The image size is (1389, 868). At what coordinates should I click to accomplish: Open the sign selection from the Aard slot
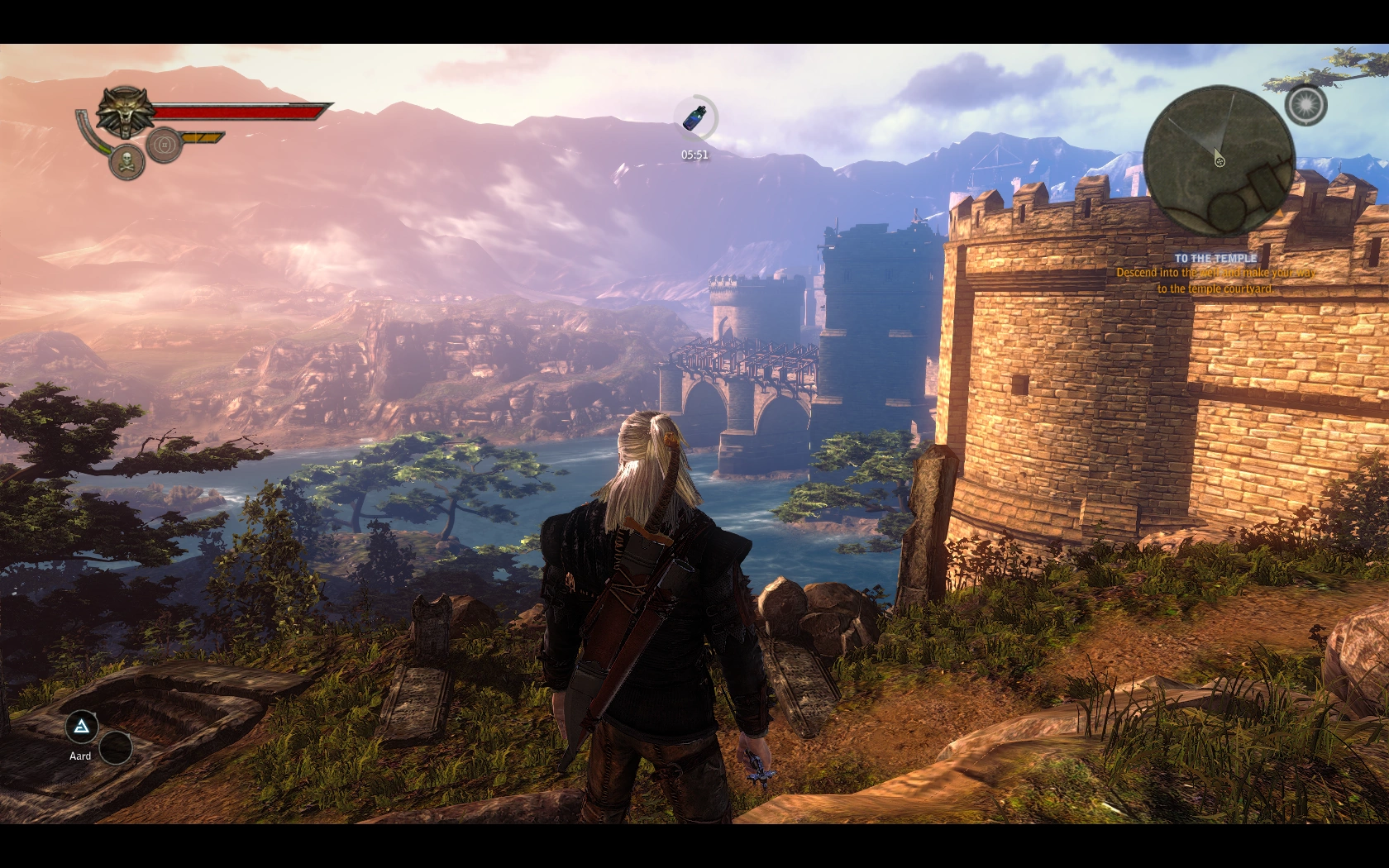80,726
